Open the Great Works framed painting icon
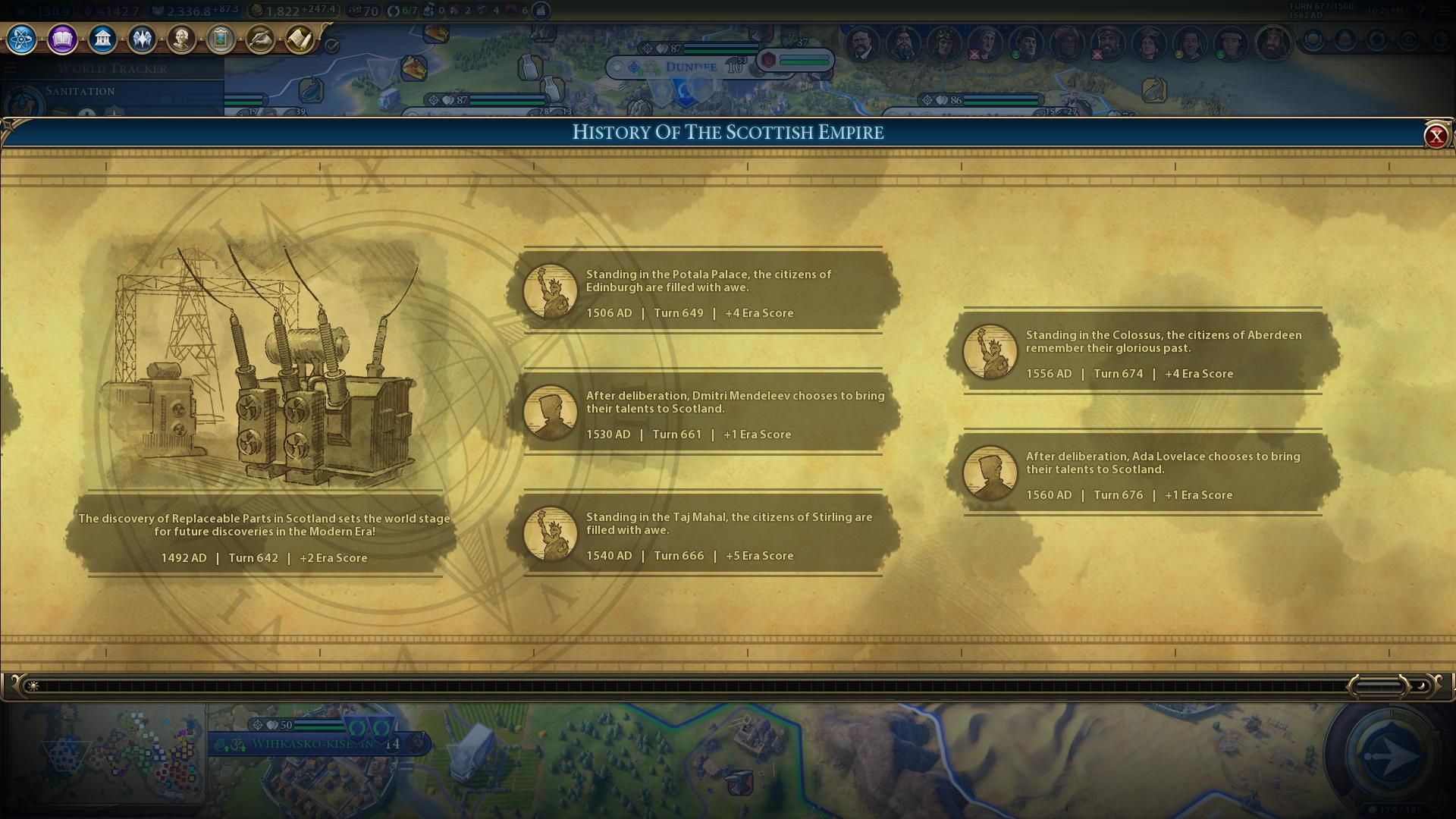Screen dimensions: 1456x819 click(x=221, y=39)
